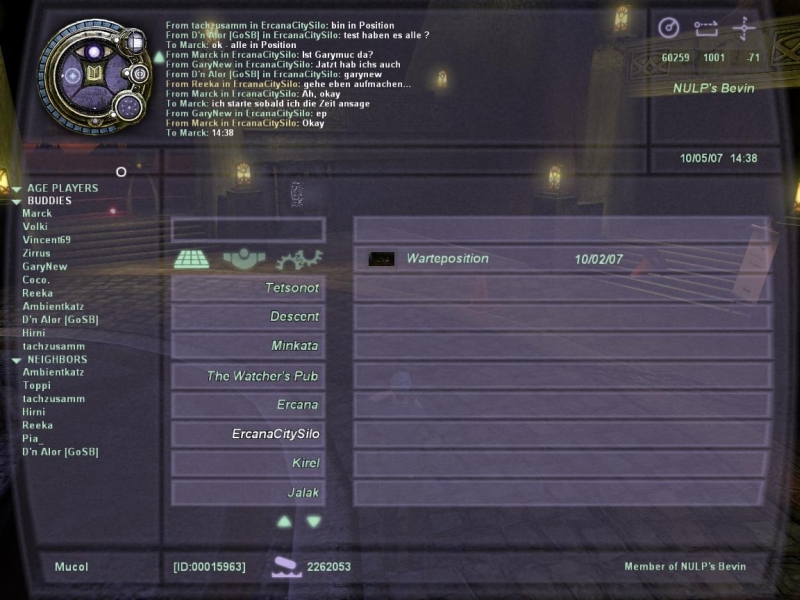Image resolution: width=800 pixels, height=600 pixels.
Task: Select the Ercana age entry
Action: point(248,405)
